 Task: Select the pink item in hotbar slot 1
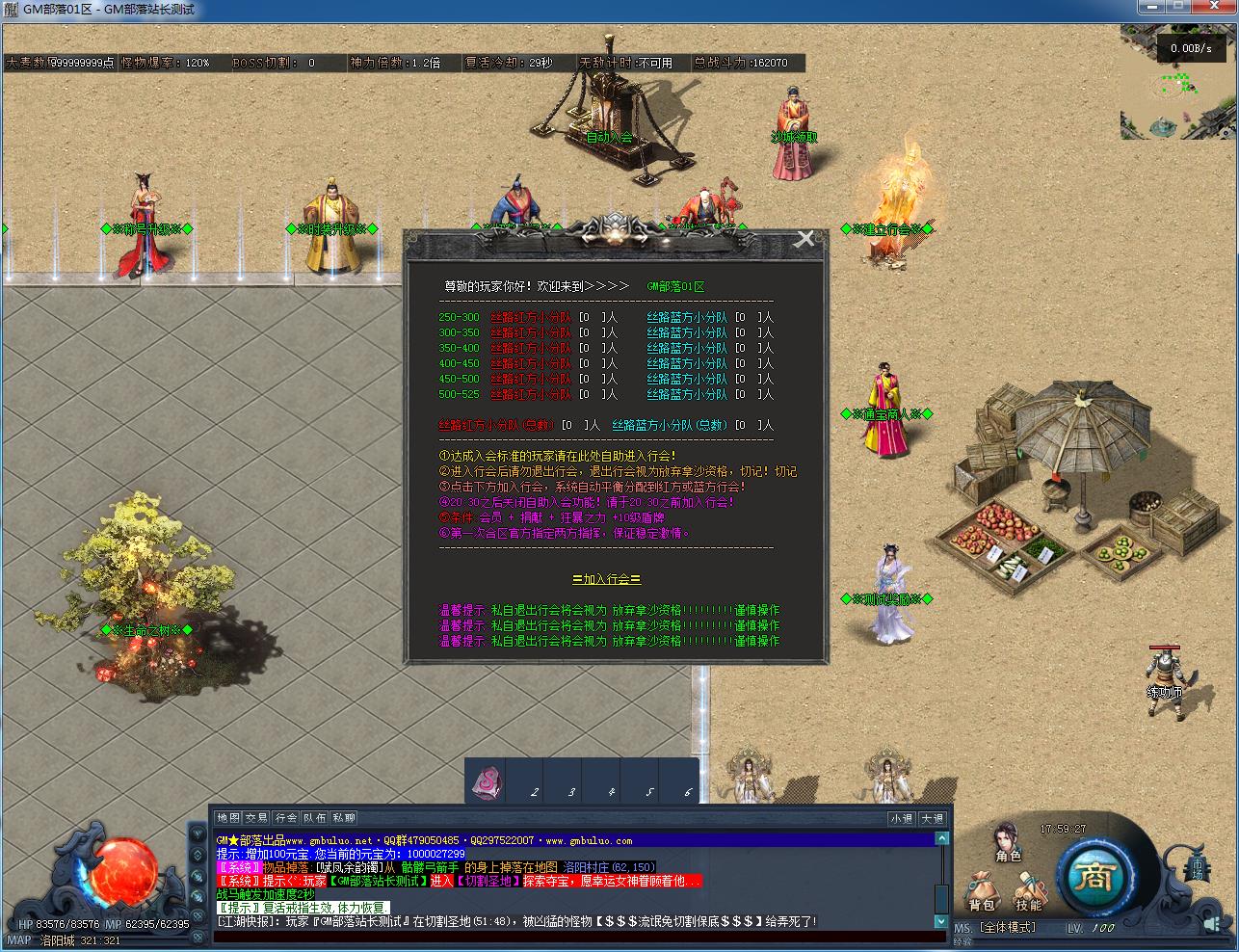point(487,781)
